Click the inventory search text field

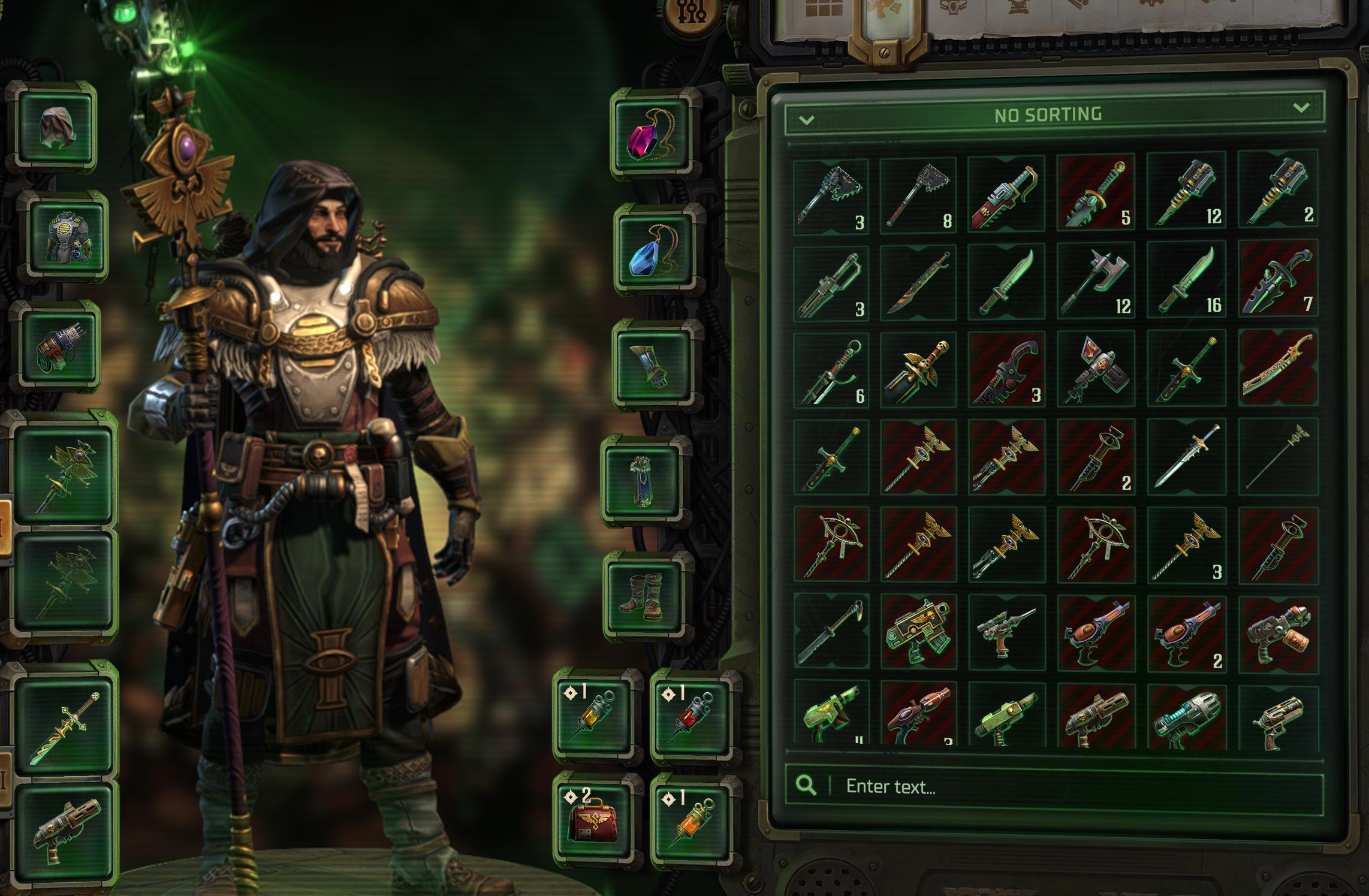(1067, 786)
